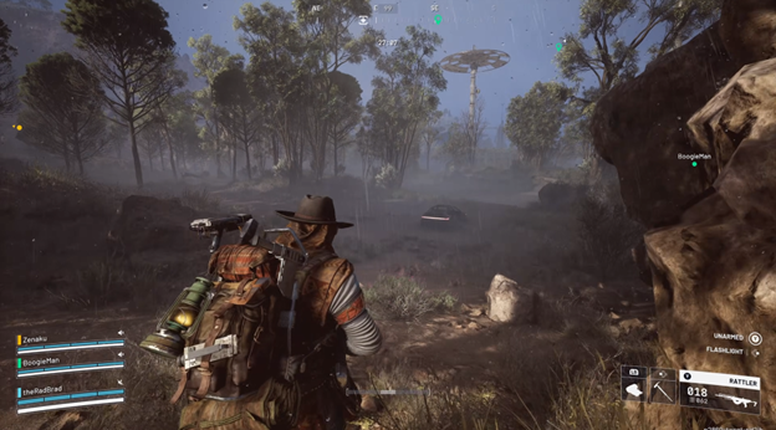Select the Rattler weapon slot
Viewport: 776px width, 430px height.
coord(718,390)
